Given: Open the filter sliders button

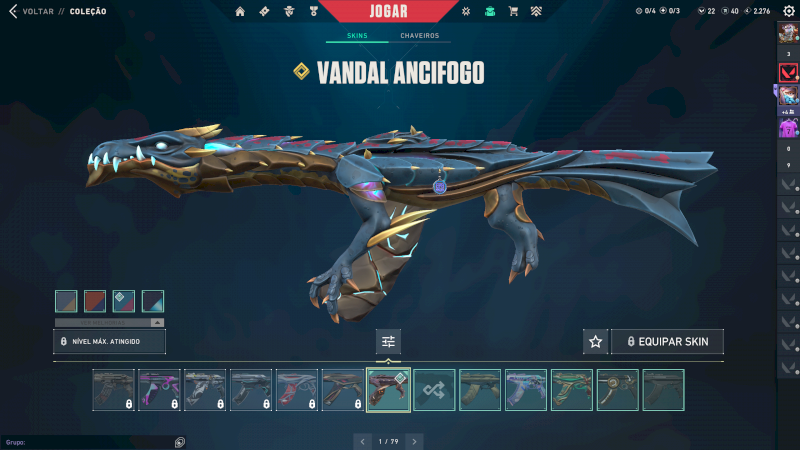Looking at the screenshot, I should point(389,342).
